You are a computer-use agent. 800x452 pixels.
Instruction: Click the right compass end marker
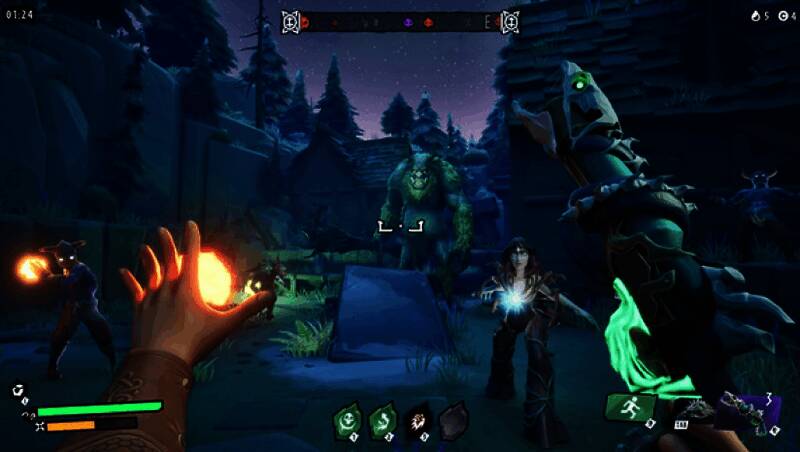510,21
